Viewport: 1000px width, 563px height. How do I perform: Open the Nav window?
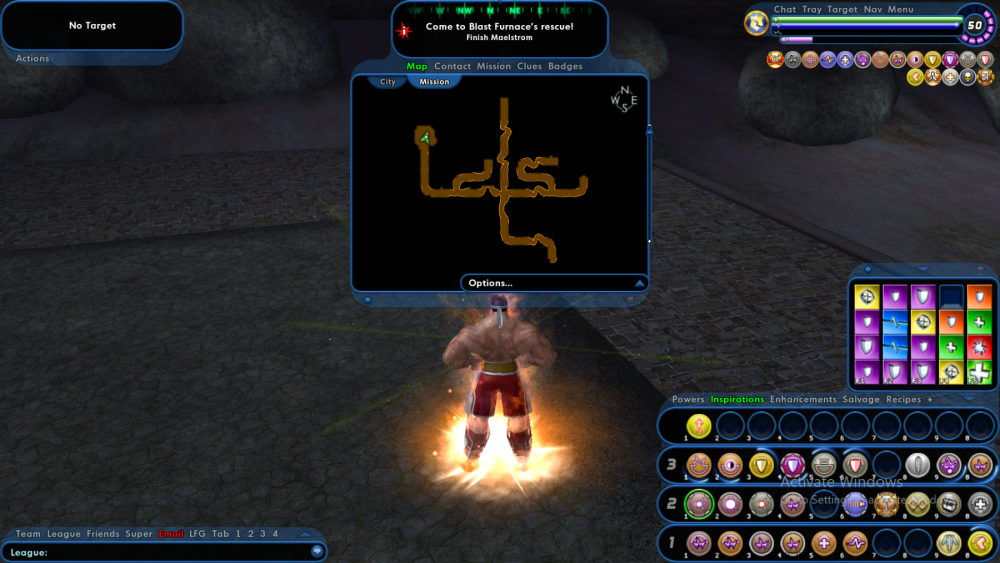[873, 10]
